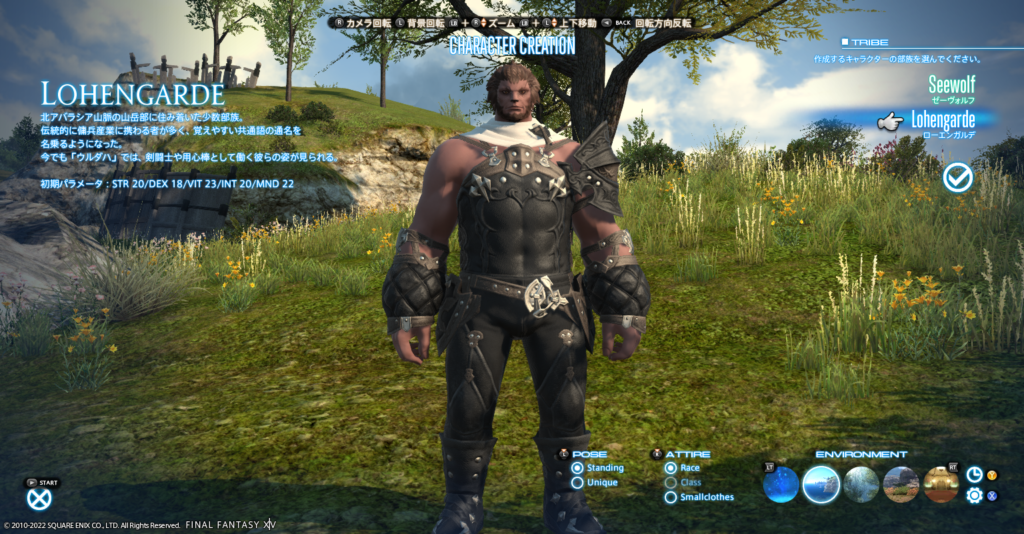This screenshot has height=534, width=1024.
Task: Select the Seewolf tribe
Action: 950,84
